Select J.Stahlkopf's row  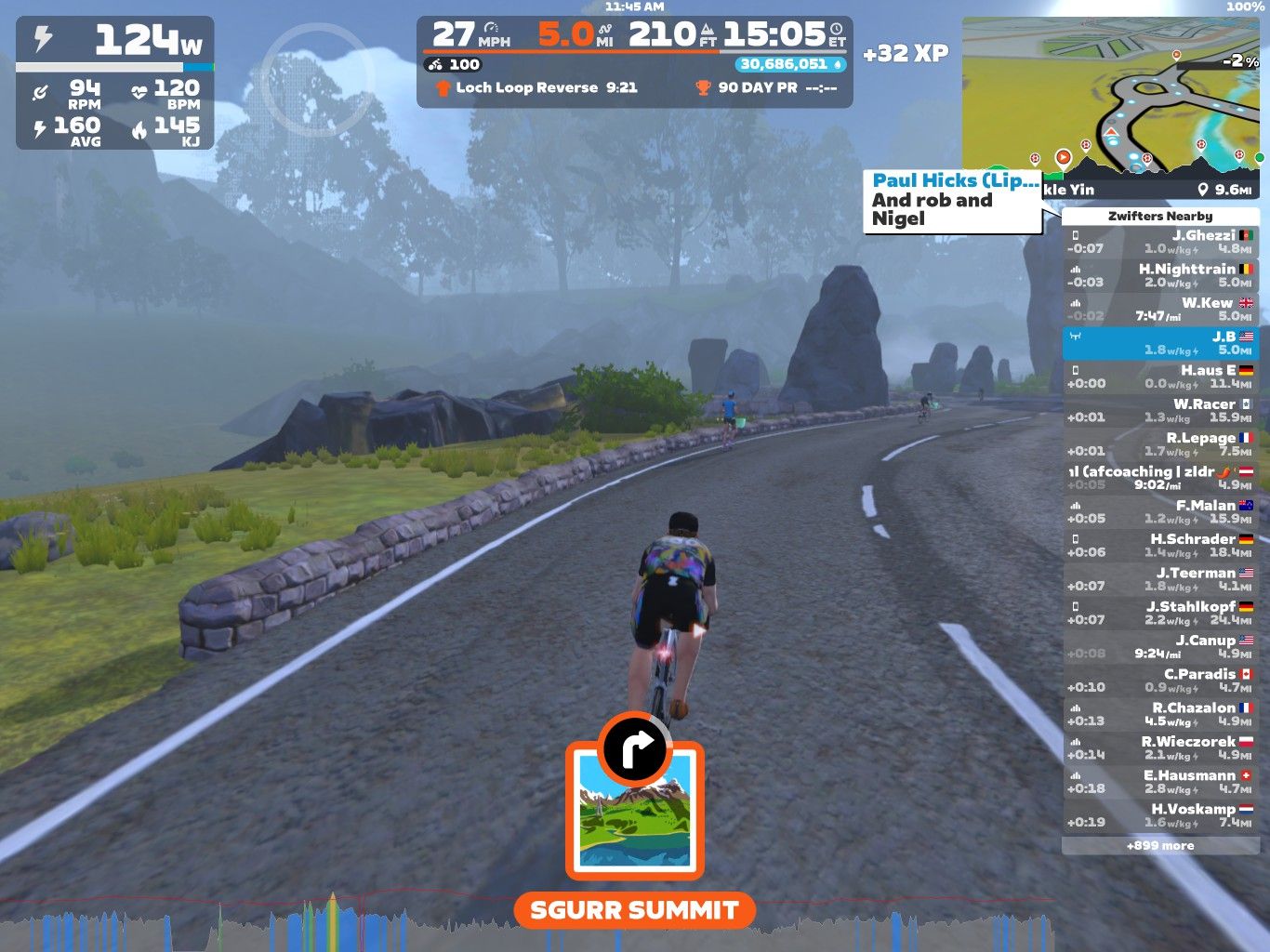tap(1160, 613)
